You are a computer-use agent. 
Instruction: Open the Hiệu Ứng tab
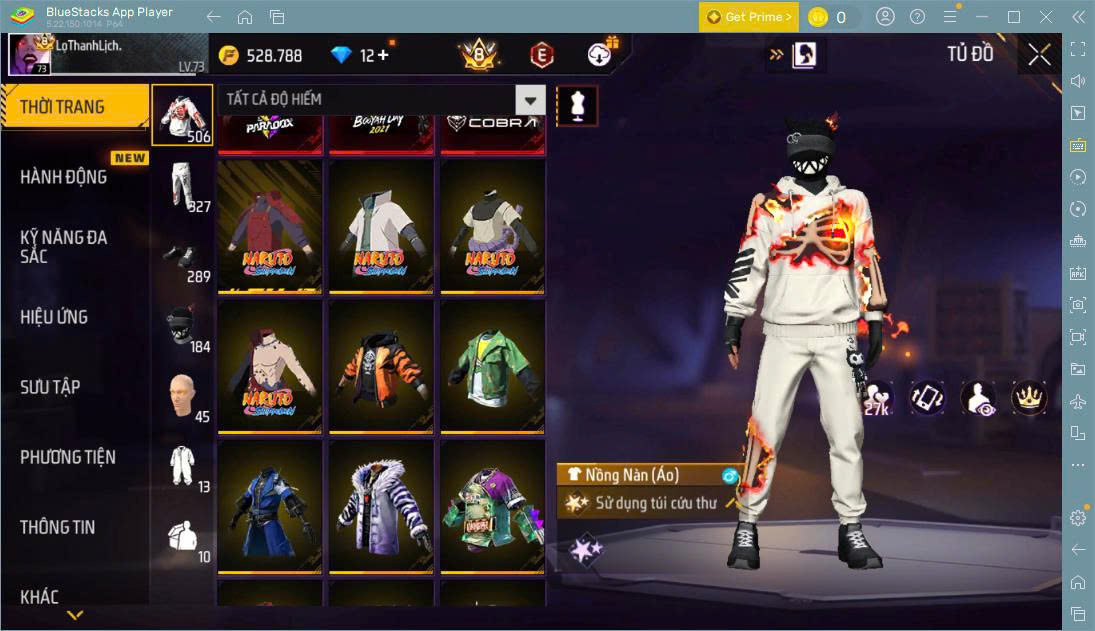(x=54, y=317)
